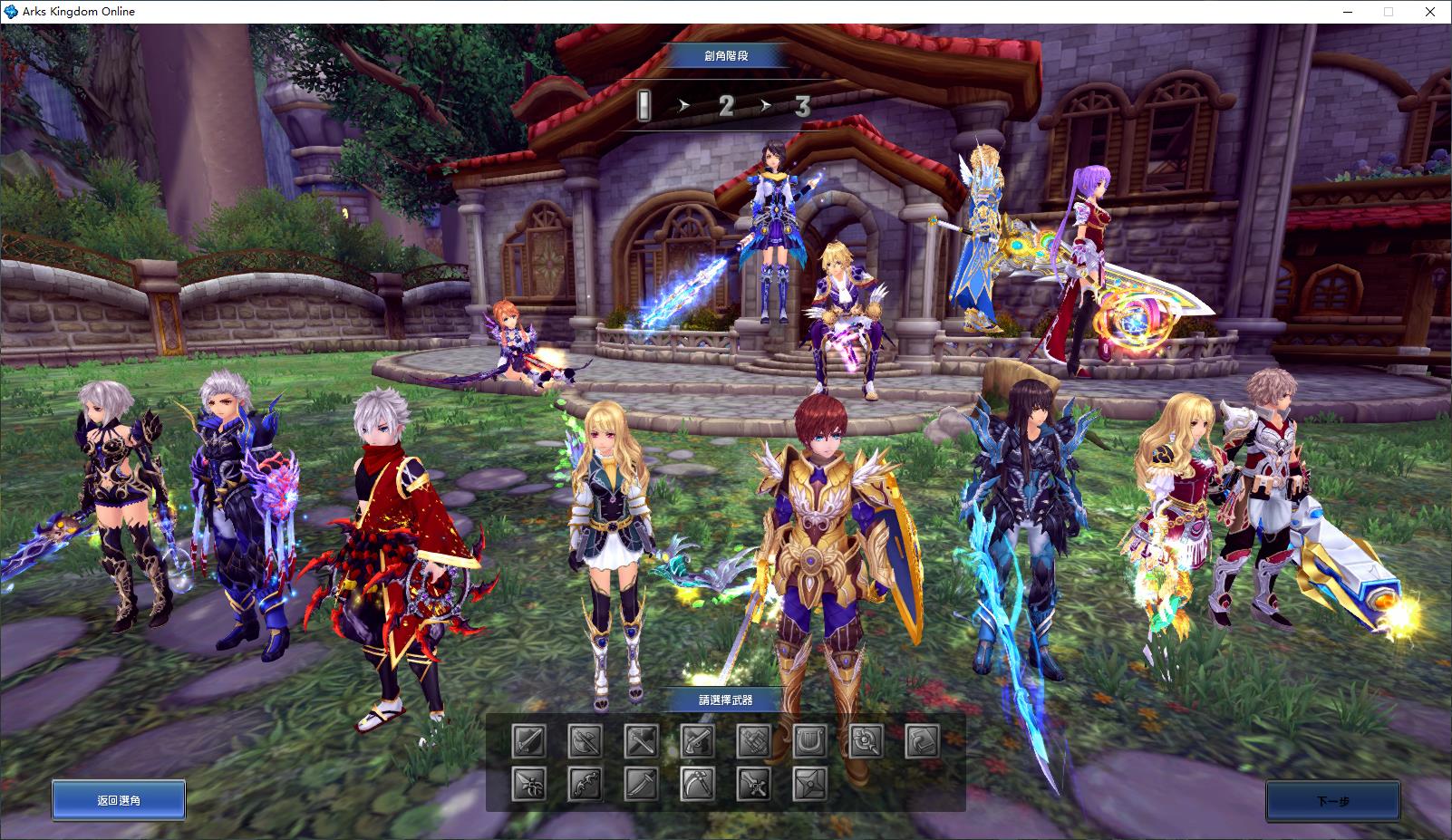Select the shuriken weapon icon

(x=809, y=784)
